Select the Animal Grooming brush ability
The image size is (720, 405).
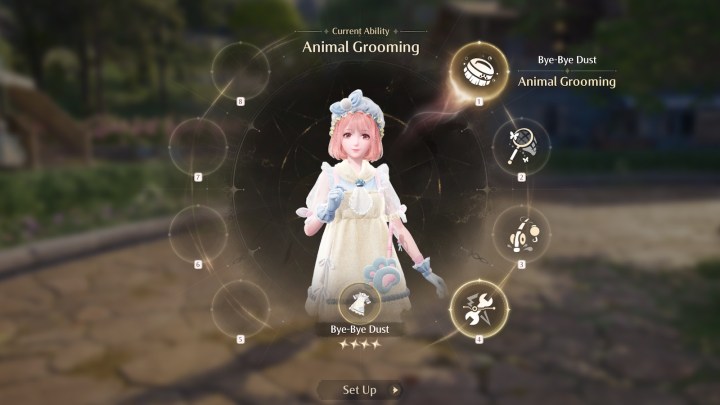coord(479,72)
